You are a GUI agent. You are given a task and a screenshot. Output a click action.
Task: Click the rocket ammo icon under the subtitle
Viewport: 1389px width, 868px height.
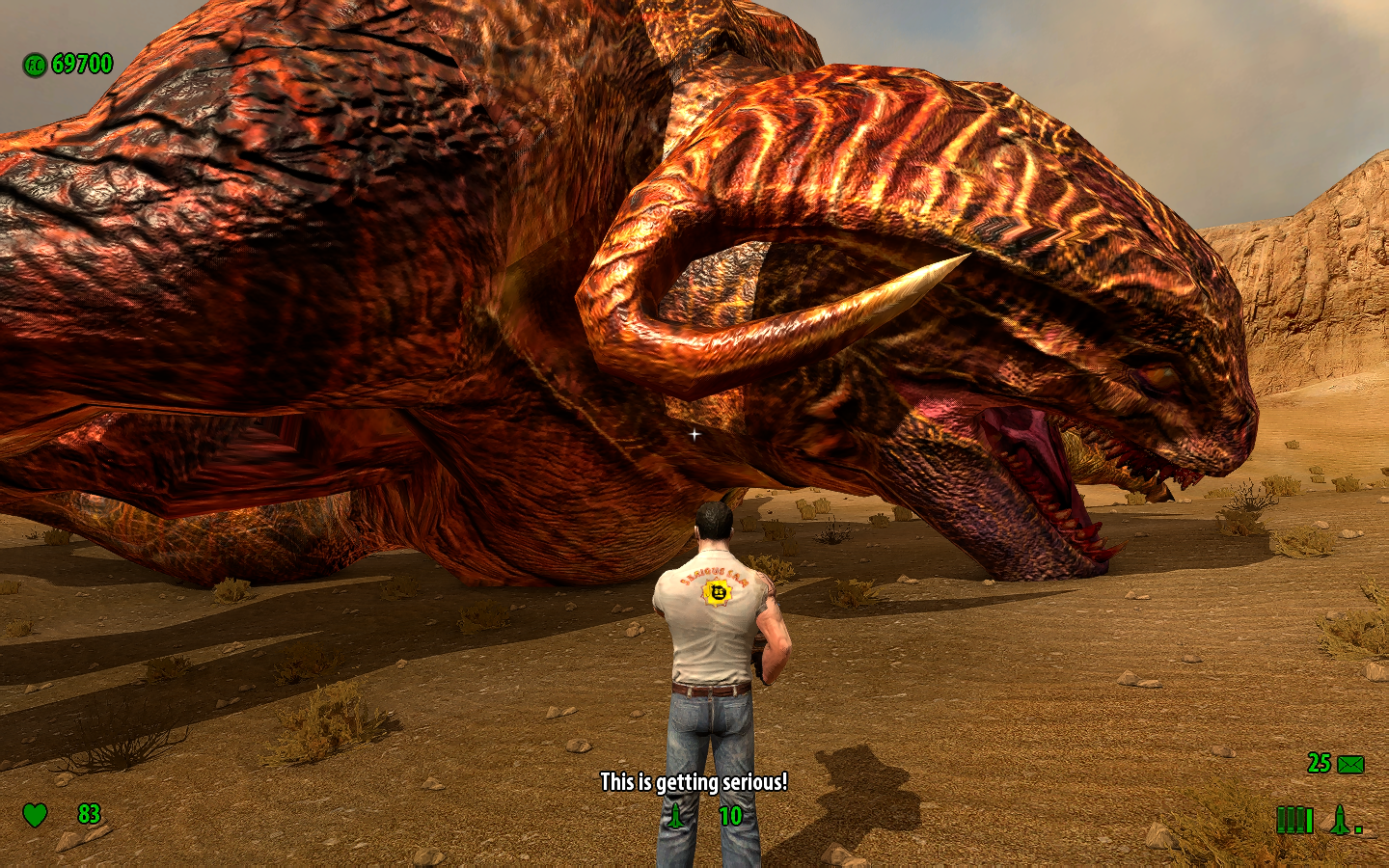[x=676, y=816]
